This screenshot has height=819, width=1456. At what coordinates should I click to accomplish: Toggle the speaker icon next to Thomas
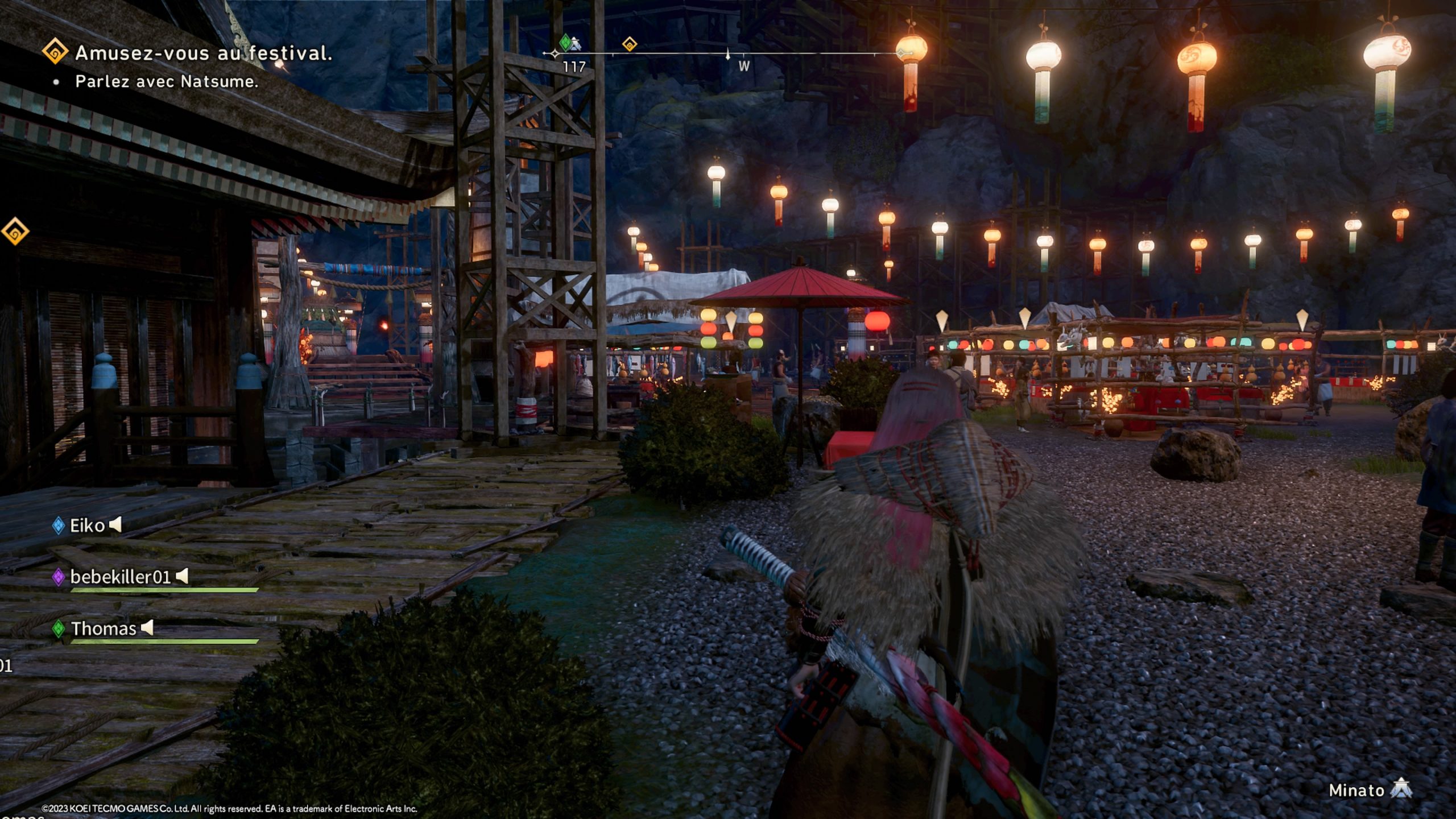click(147, 628)
